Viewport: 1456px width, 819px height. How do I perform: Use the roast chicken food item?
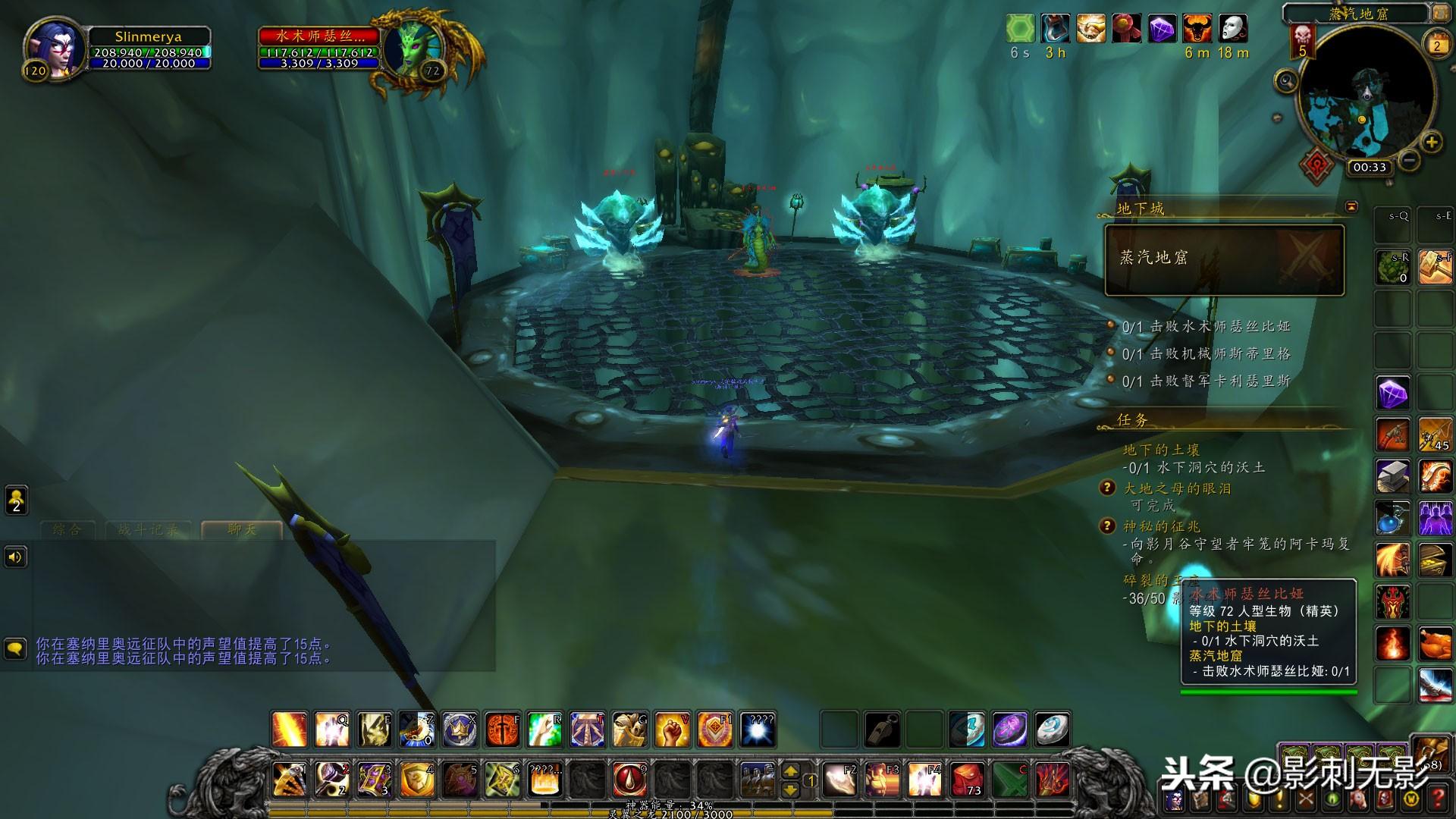pyautogui.click(x=1435, y=644)
